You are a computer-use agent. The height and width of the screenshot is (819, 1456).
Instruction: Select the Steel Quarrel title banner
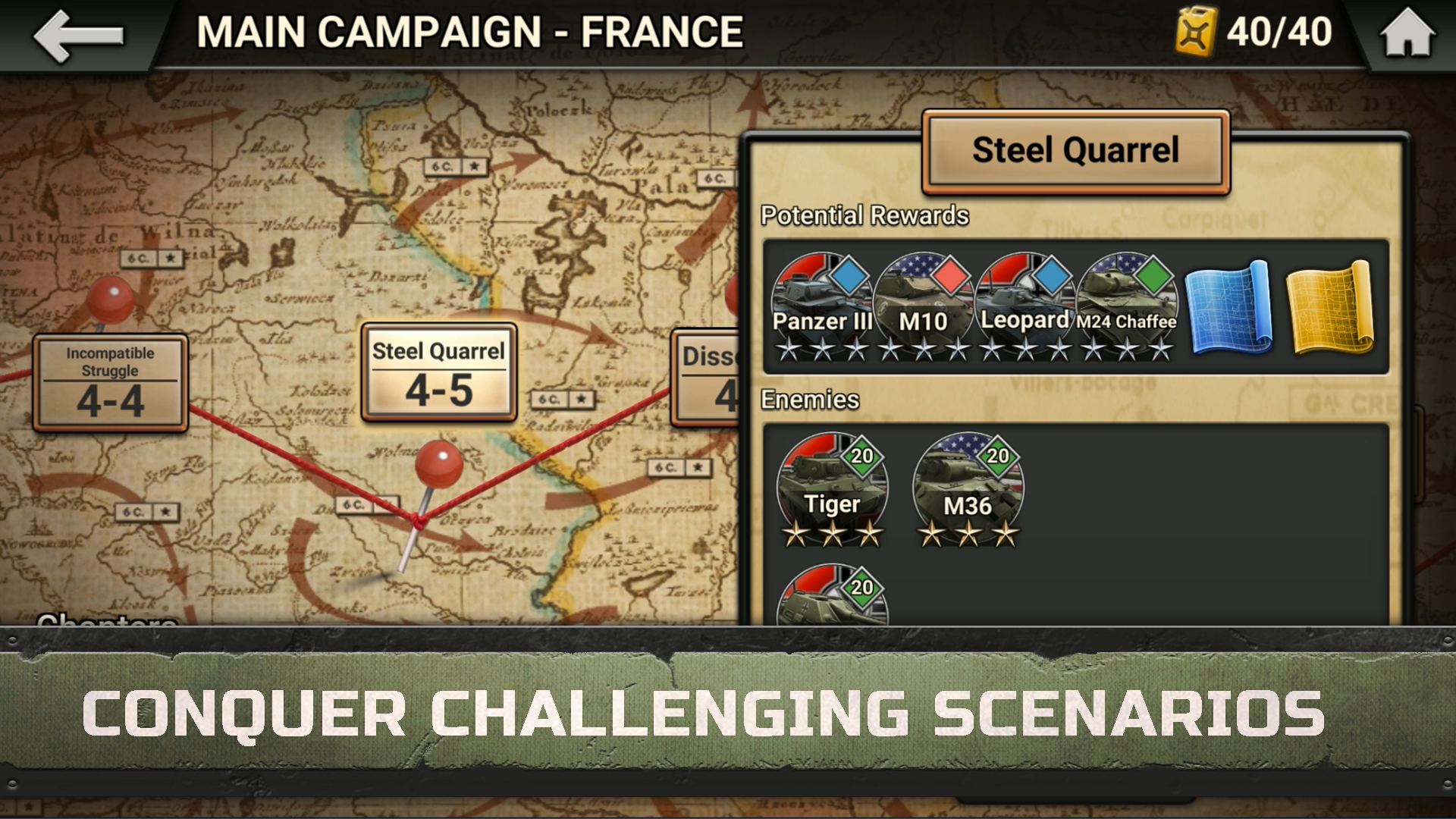click(1077, 150)
